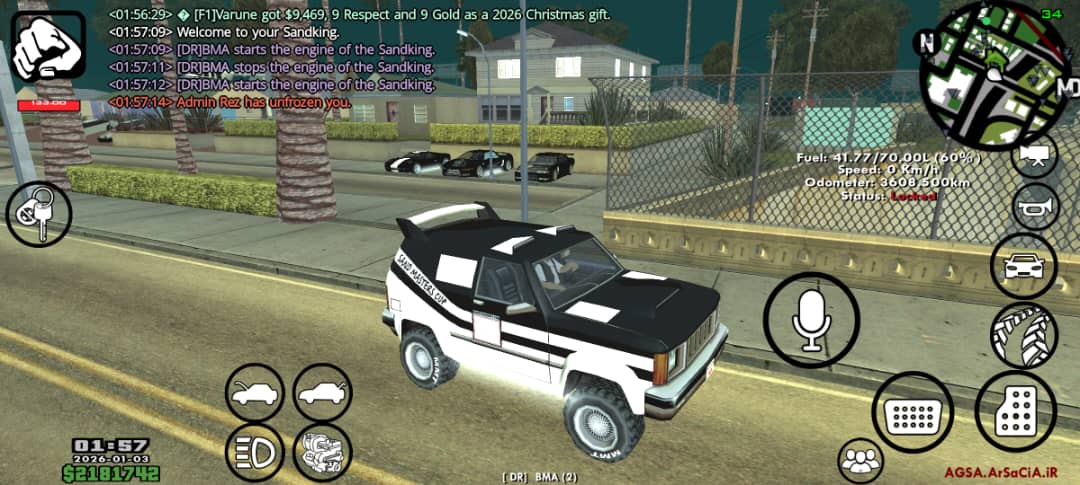
Task: Tap the fist weapon icon
Action: 48,47
